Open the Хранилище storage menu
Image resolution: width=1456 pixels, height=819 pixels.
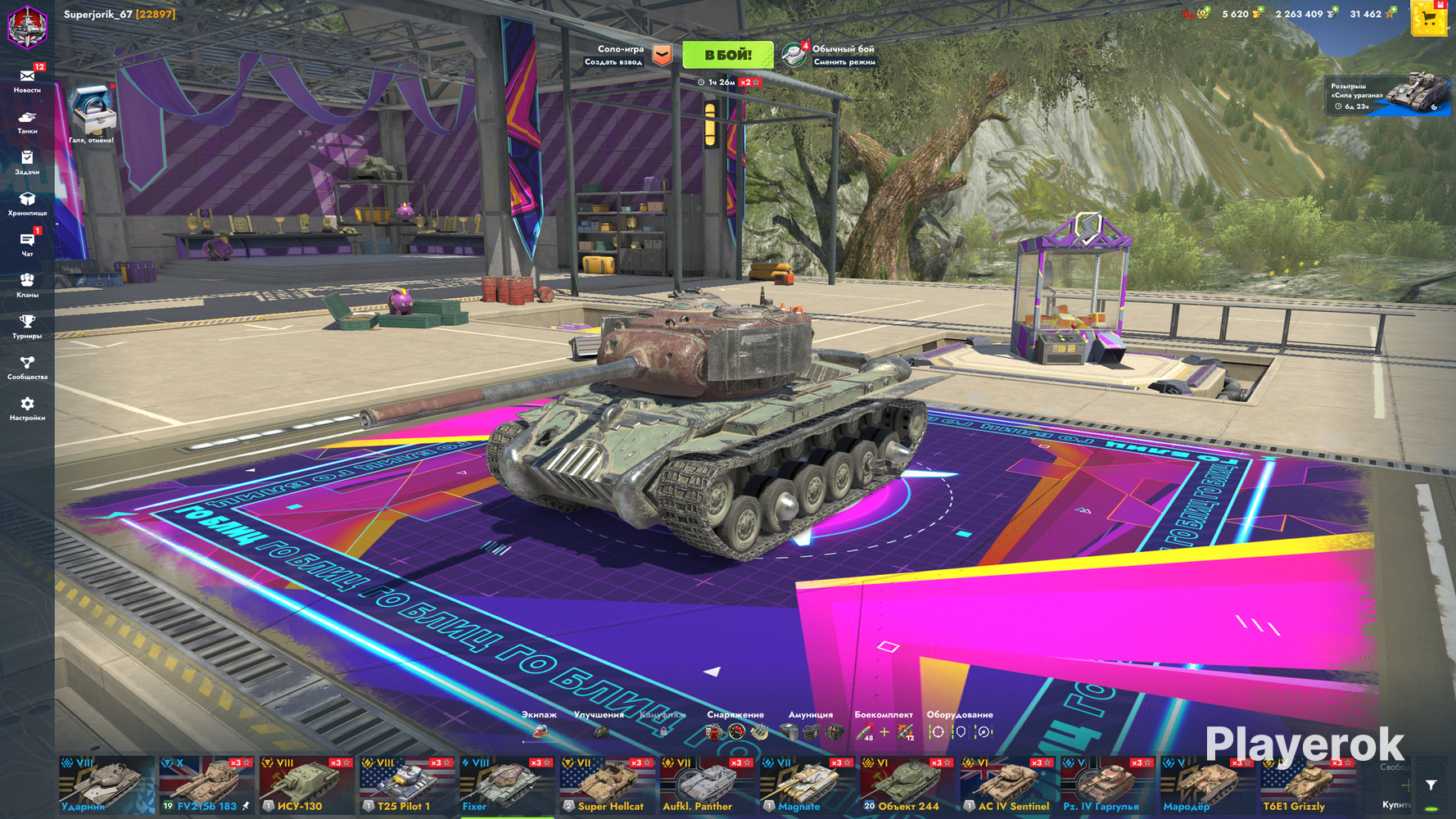pyautogui.click(x=27, y=202)
